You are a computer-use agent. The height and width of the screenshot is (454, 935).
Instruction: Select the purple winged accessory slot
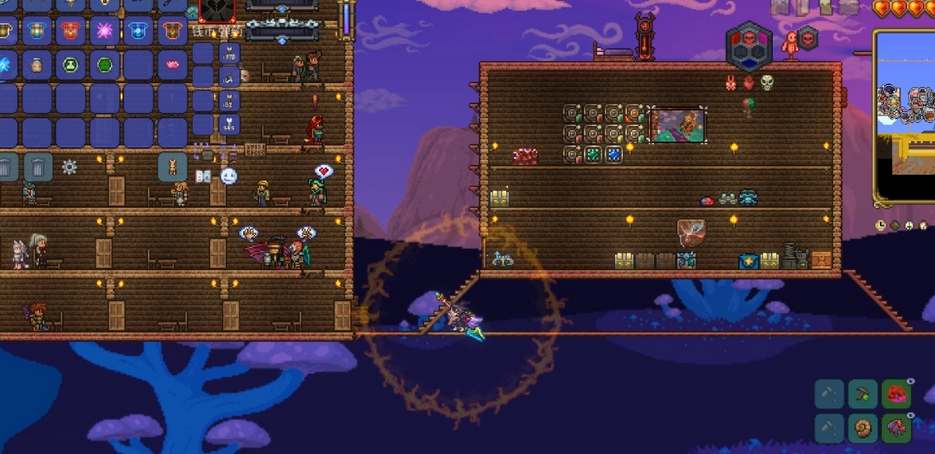click(x=895, y=429)
